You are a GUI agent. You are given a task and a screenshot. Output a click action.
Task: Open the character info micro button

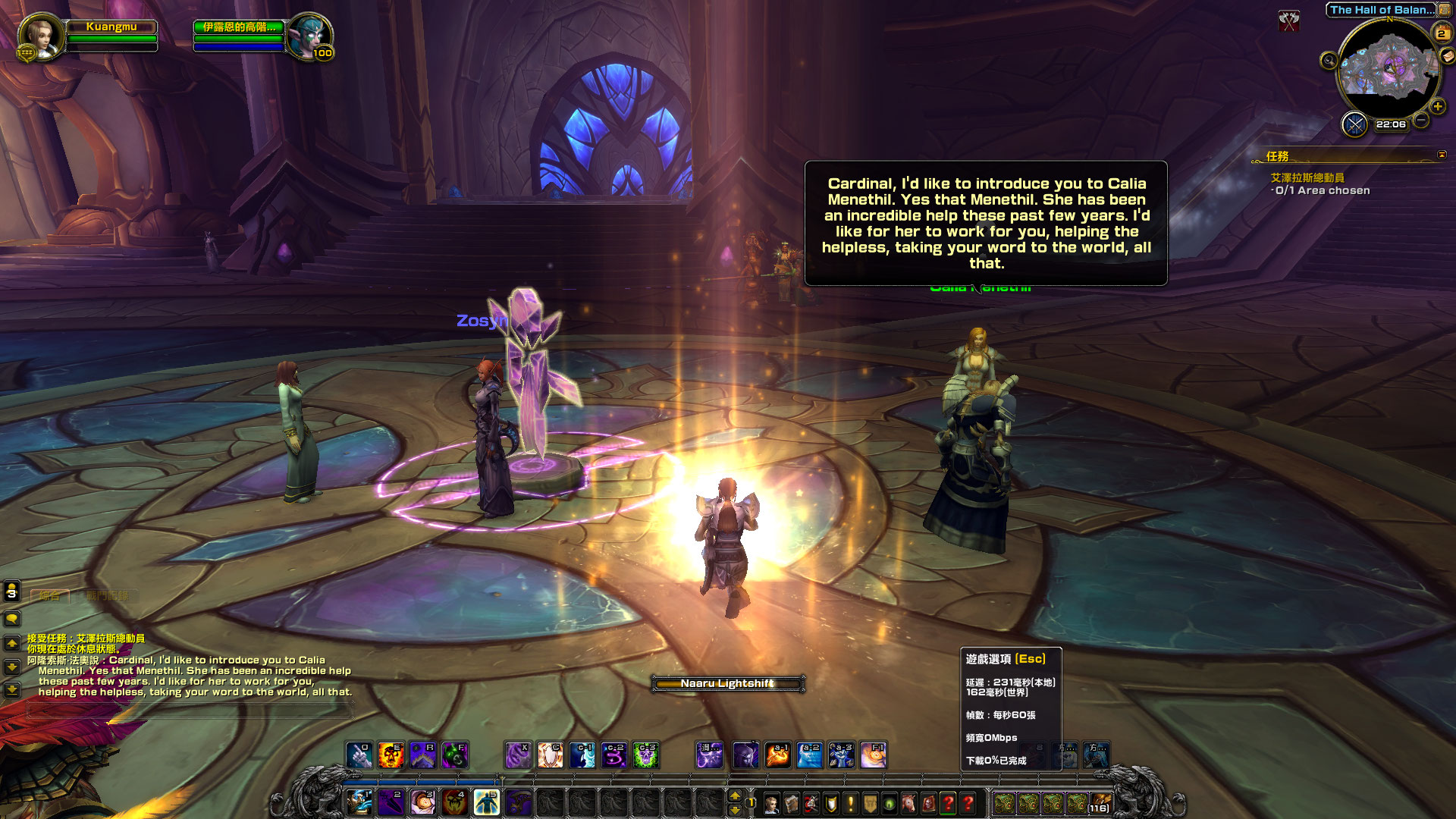(771, 803)
